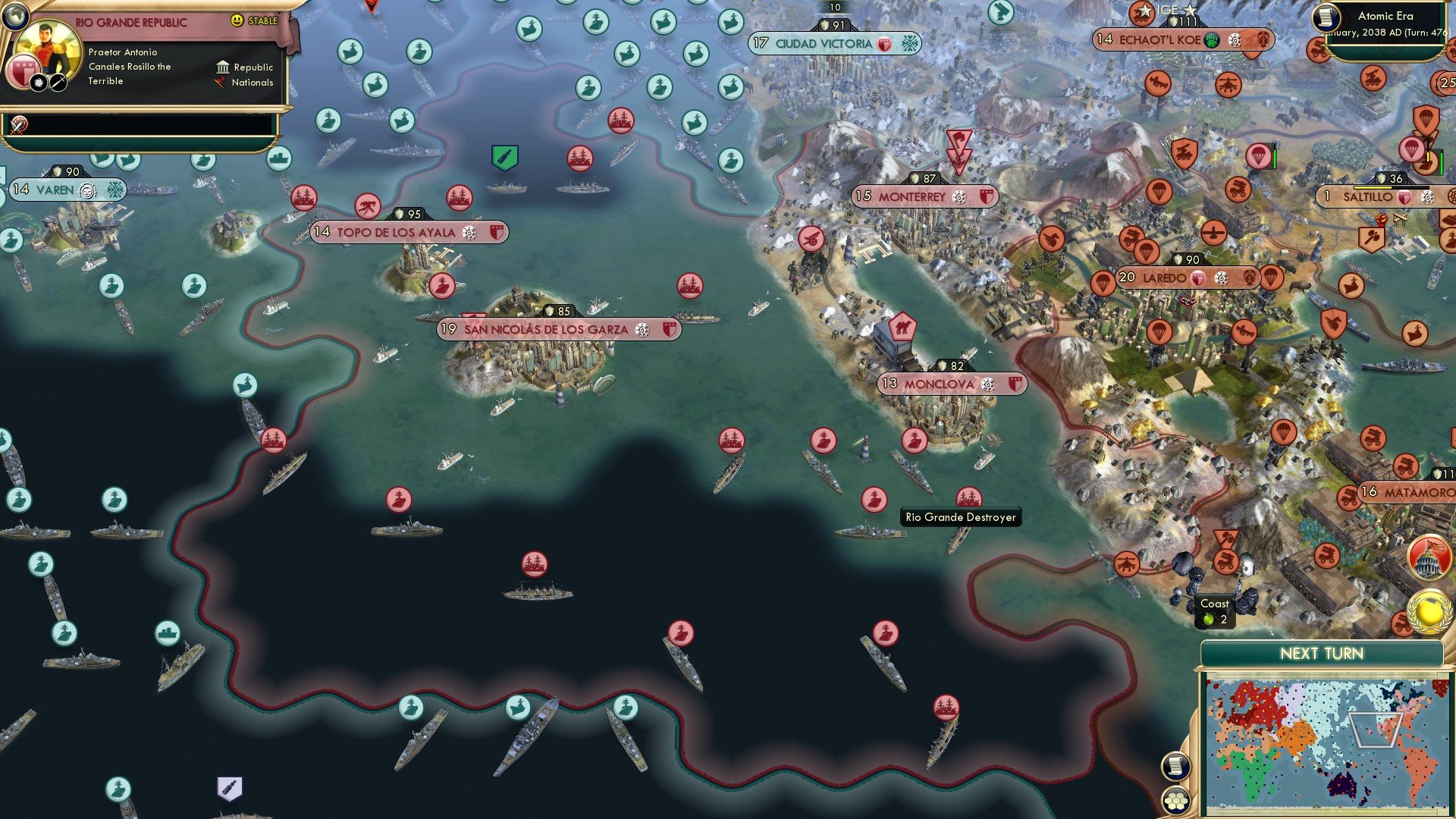Click the puppet gear icon on Laredo's banner
The height and width of the screenshot is (819, 1456).
1220,278
